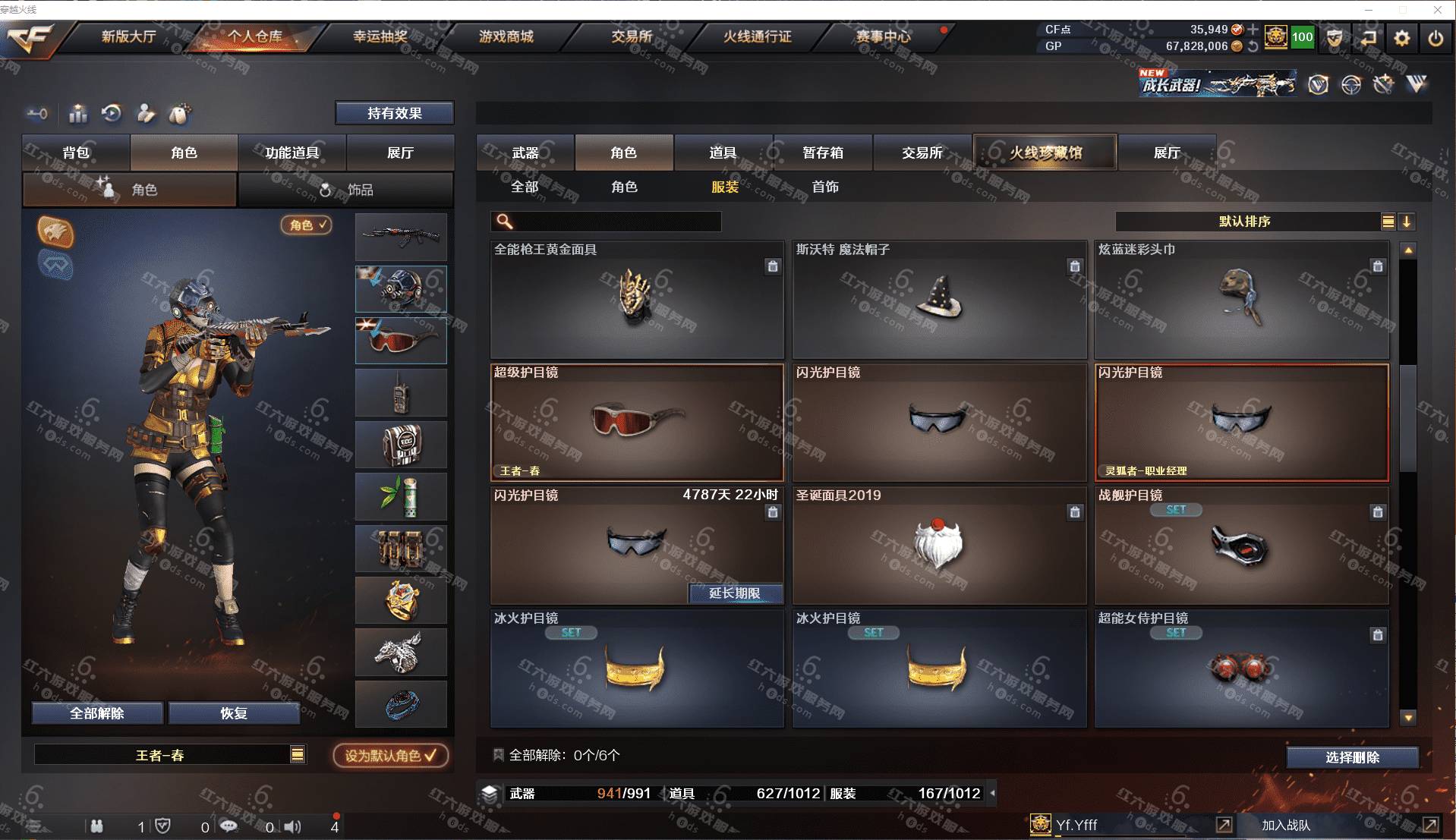Click the 持有效果 button
The width and height of the screenshot is (1456, 840).
click(x=394, y=113)
